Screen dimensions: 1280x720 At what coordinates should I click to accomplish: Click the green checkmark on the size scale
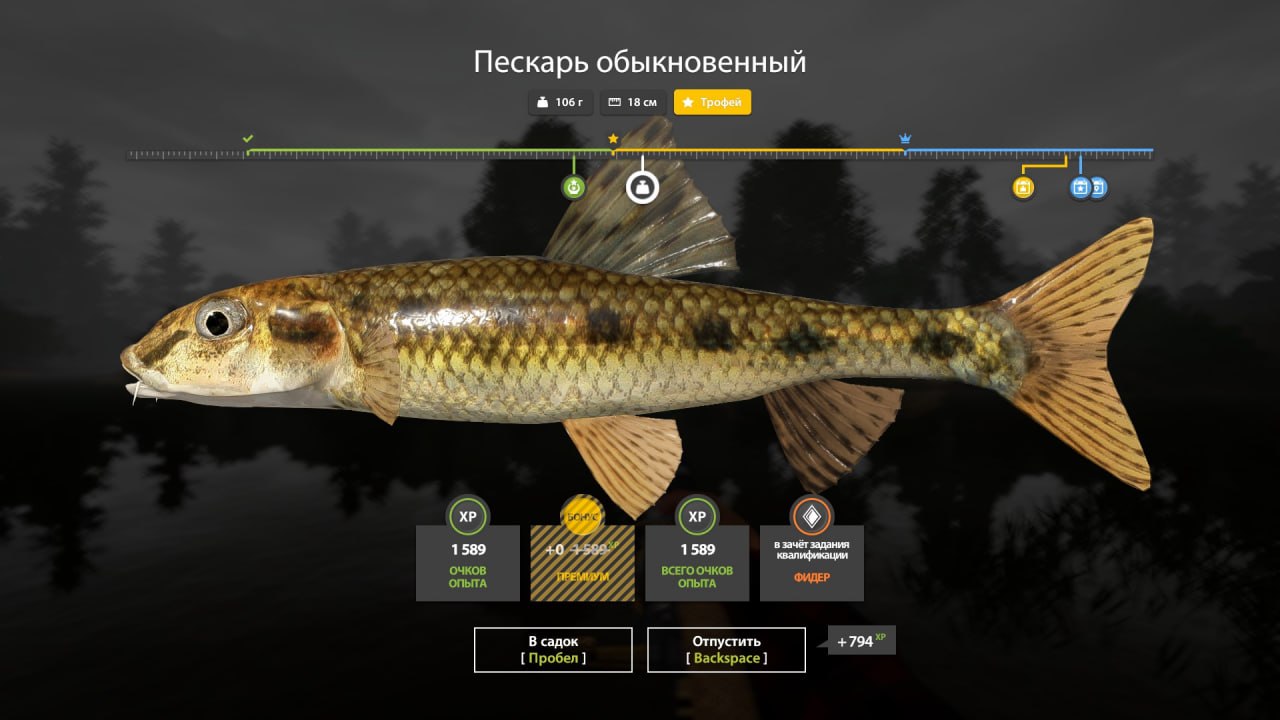coord(249,137)
